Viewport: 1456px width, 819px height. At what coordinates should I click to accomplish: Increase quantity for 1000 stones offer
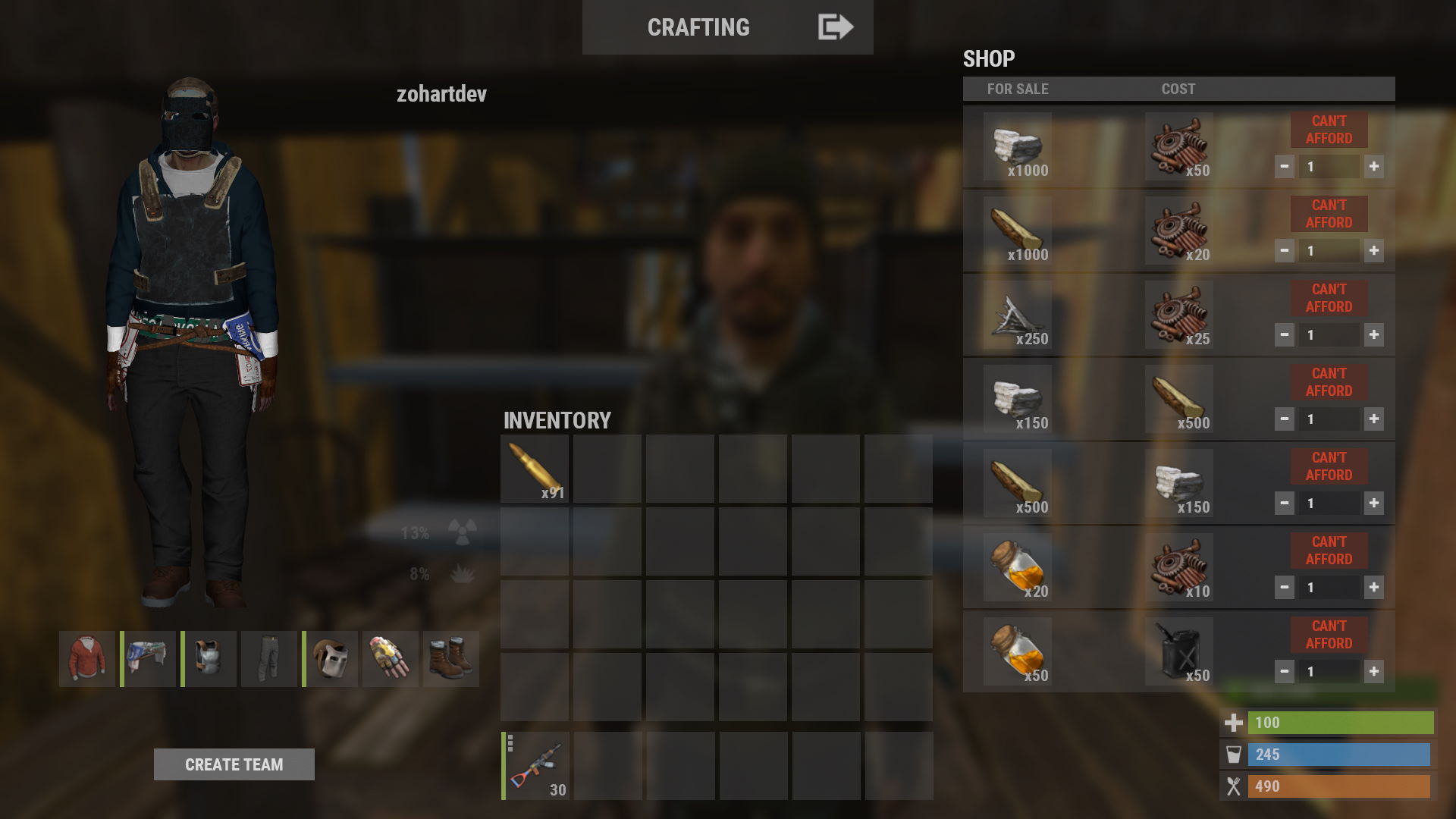tap(1373, 167)
